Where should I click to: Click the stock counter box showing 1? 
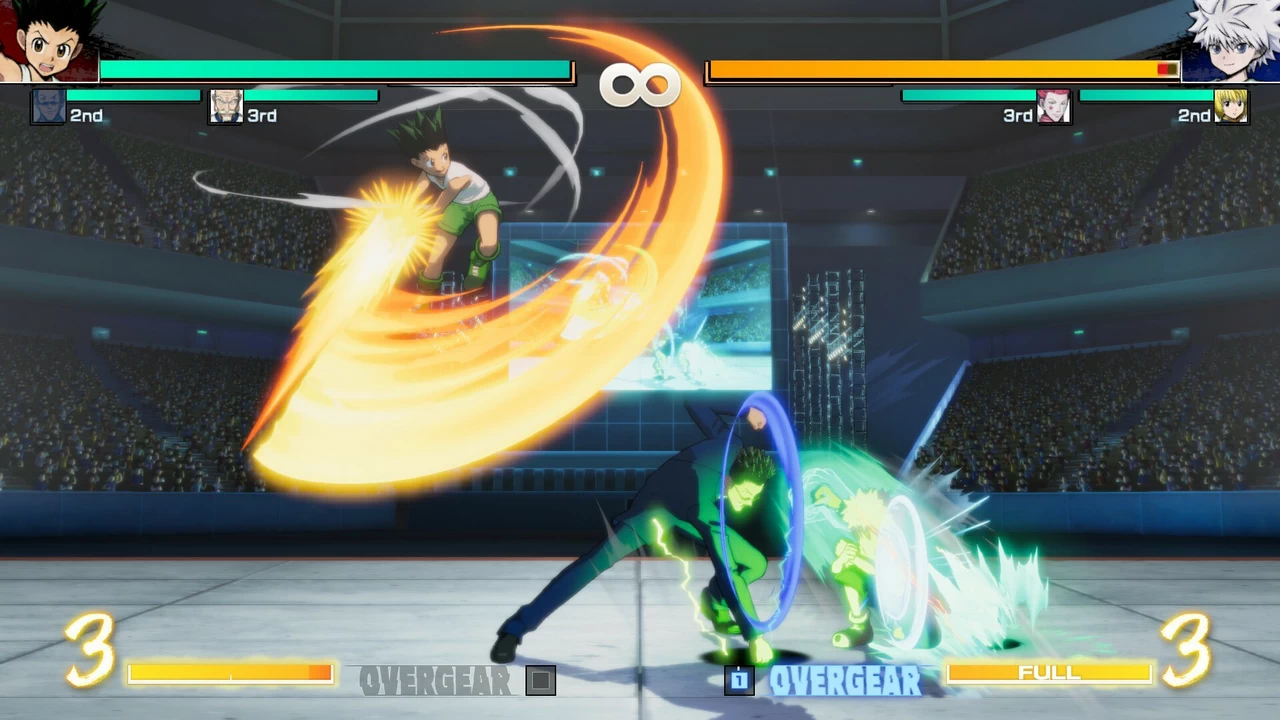(x=740, y=680)
